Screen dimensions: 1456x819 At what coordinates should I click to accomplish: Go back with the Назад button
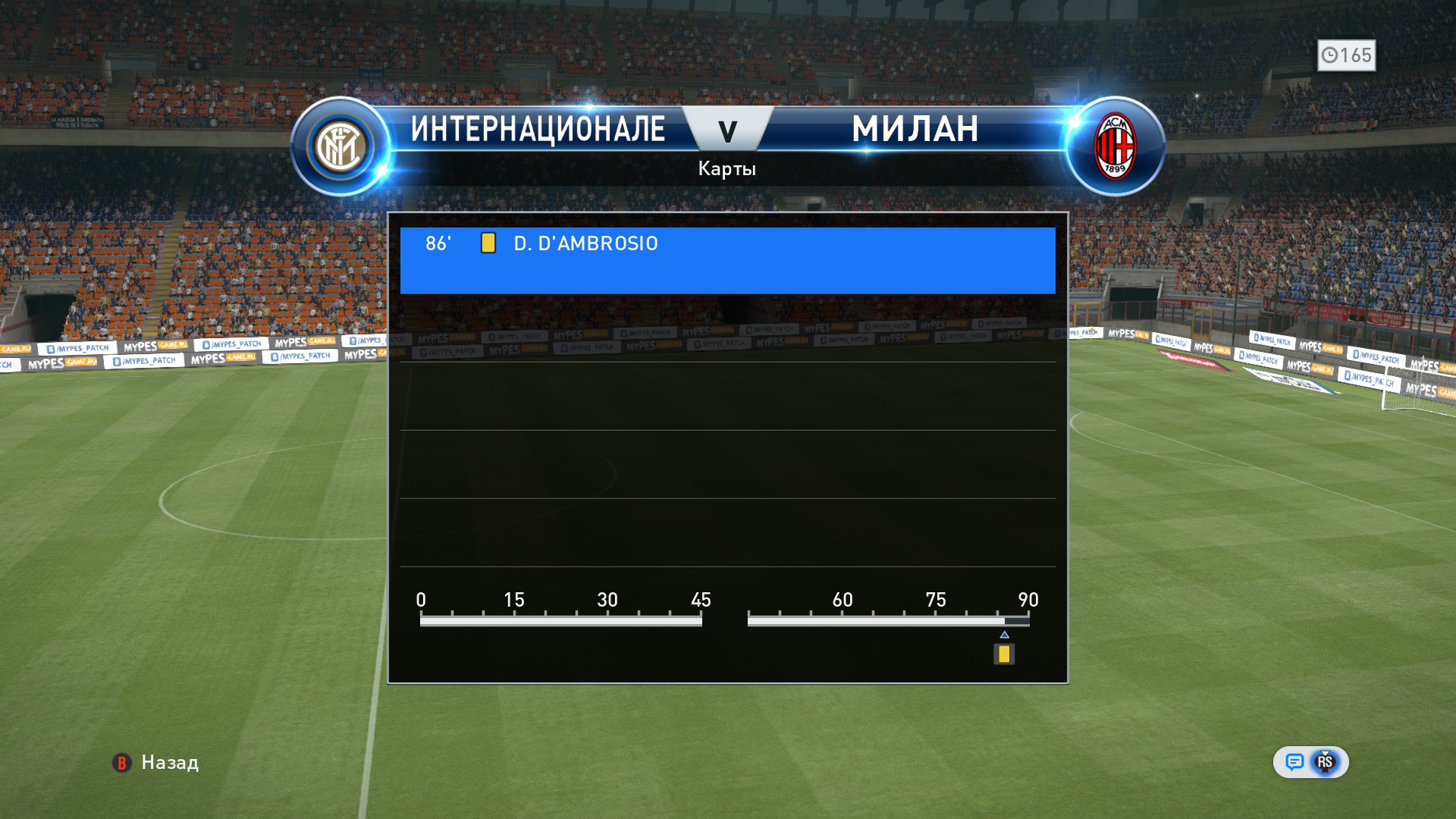coord(155,762)
